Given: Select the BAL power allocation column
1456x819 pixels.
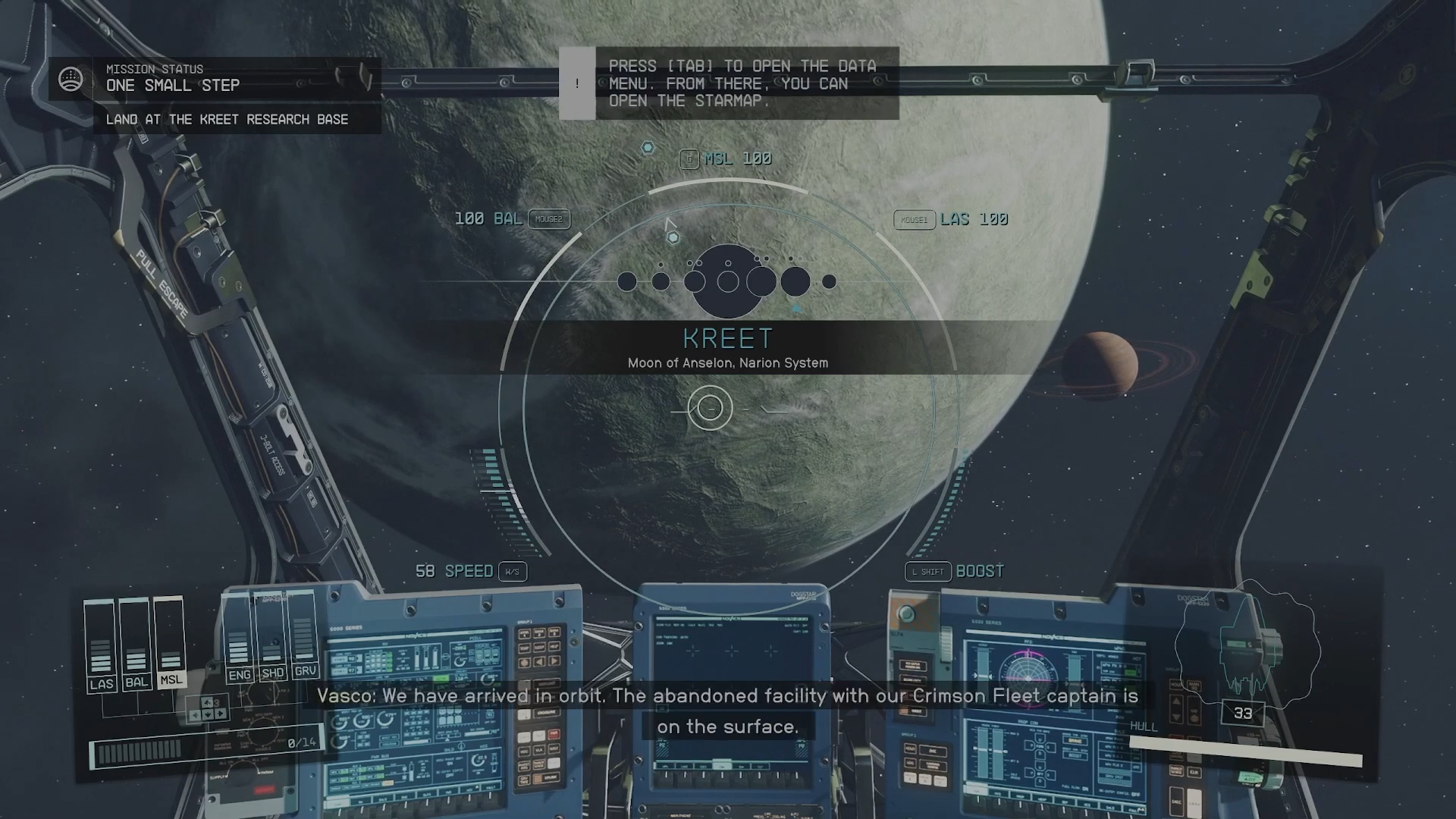Looking at the screenshot, I should point(136,645).
